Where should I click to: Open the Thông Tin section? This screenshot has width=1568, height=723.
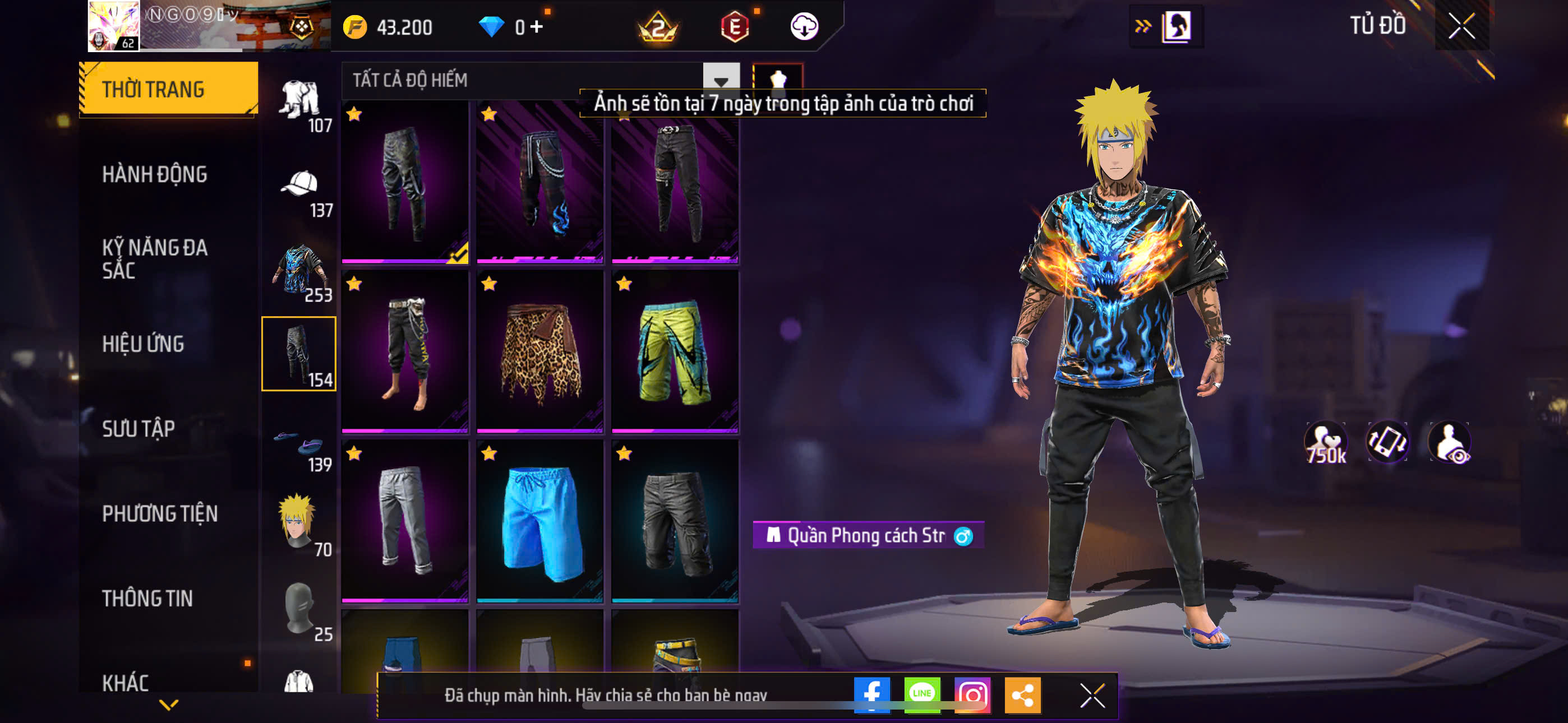click(x=147, y=598)
